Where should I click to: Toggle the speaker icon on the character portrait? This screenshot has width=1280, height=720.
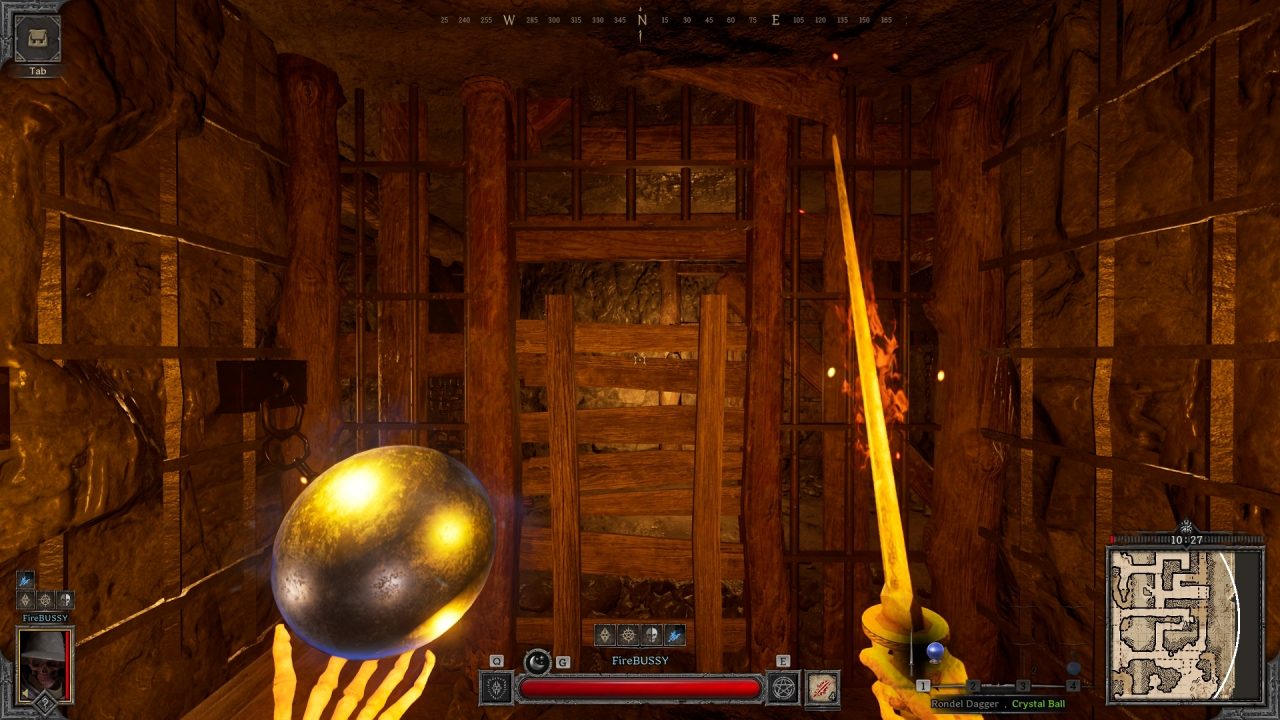tap(24, 693)
